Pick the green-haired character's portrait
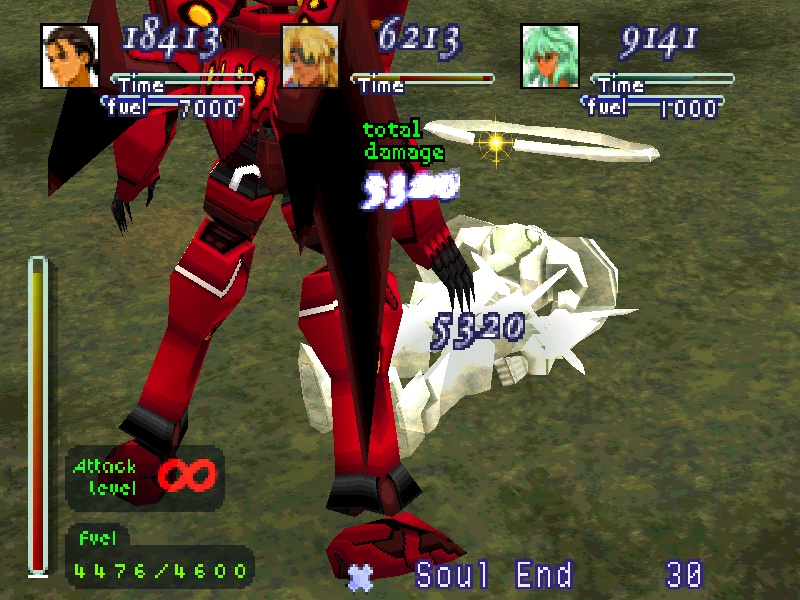The height and width of the screenshot is (600, 800). 550,55
